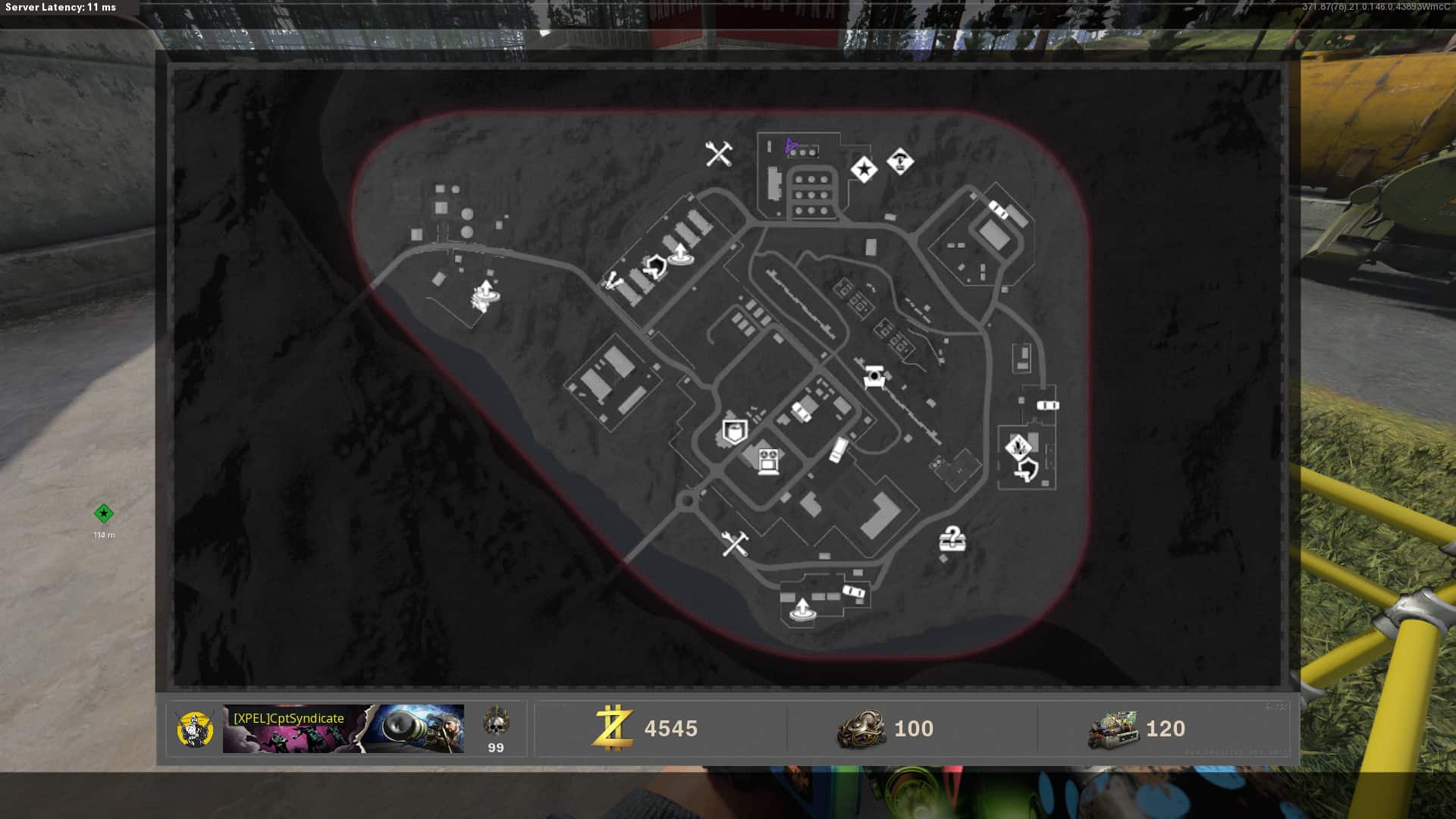Click the player emblem badge

coord(194,729)
